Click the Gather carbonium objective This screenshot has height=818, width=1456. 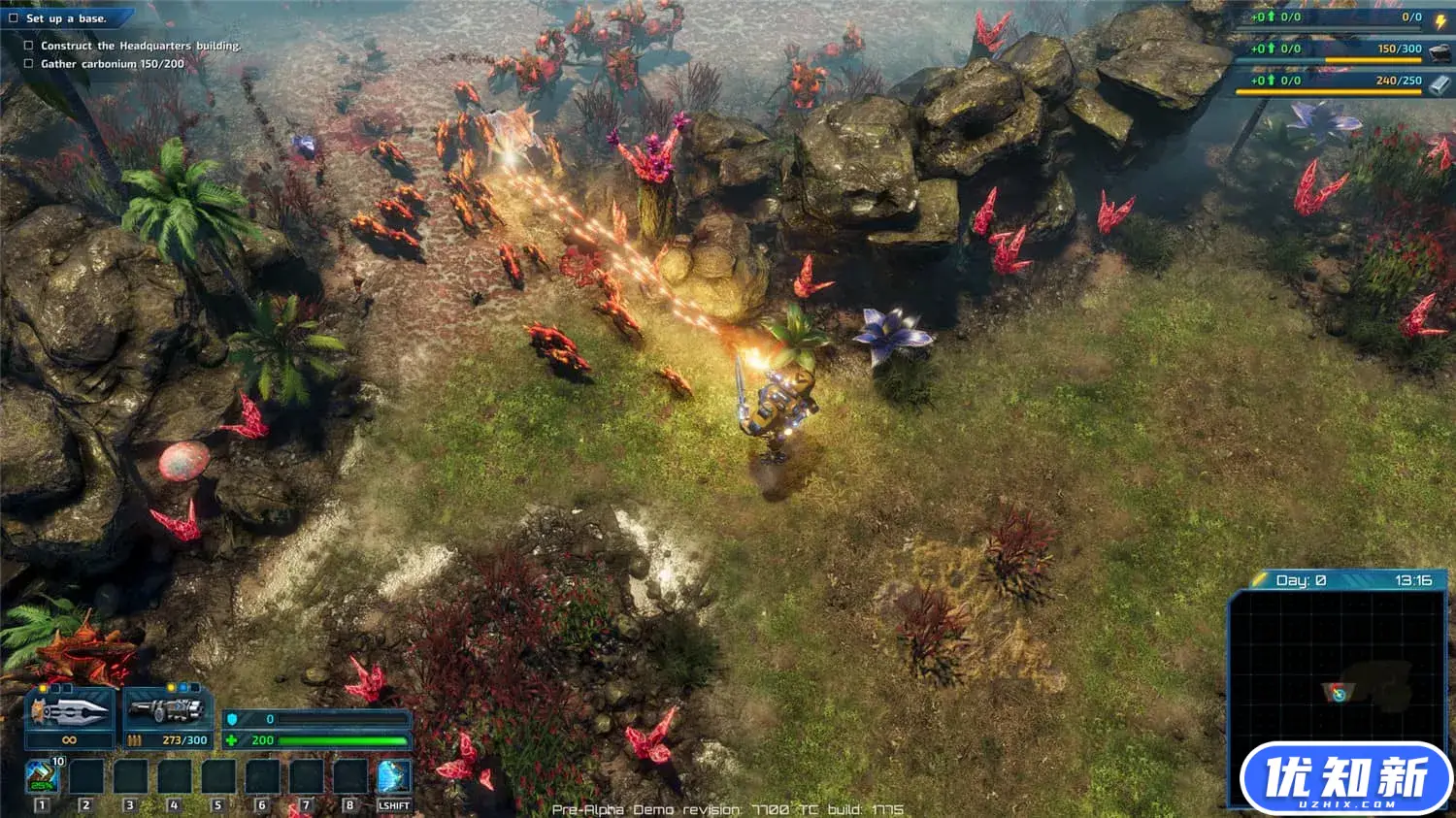click(x=112, y=64)
